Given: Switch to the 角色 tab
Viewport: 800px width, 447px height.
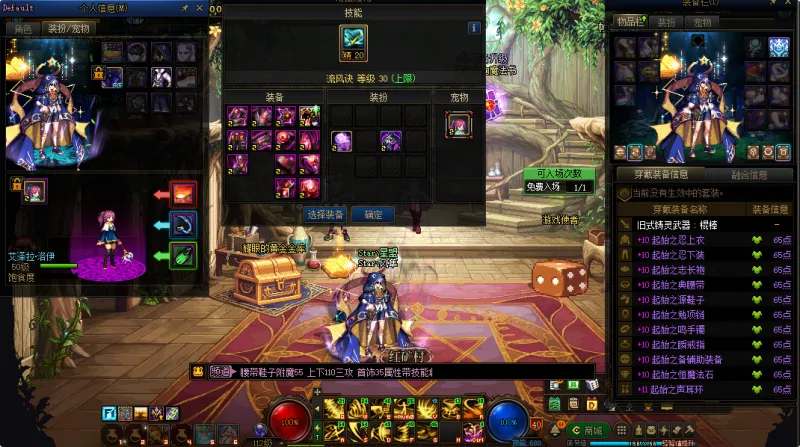Looking at the screenshot, I should (21, 29).
